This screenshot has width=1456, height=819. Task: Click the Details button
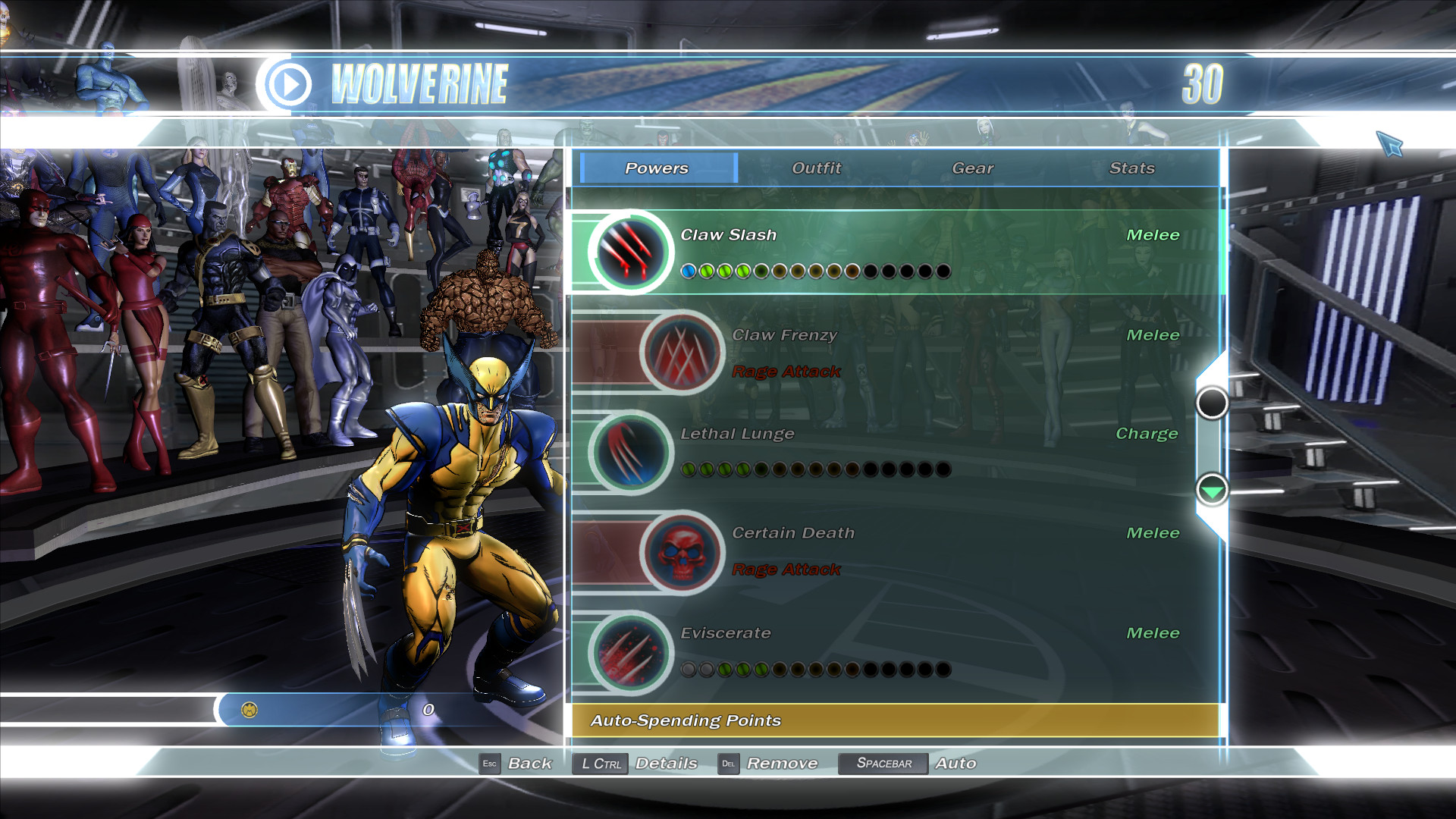point(667,764)
